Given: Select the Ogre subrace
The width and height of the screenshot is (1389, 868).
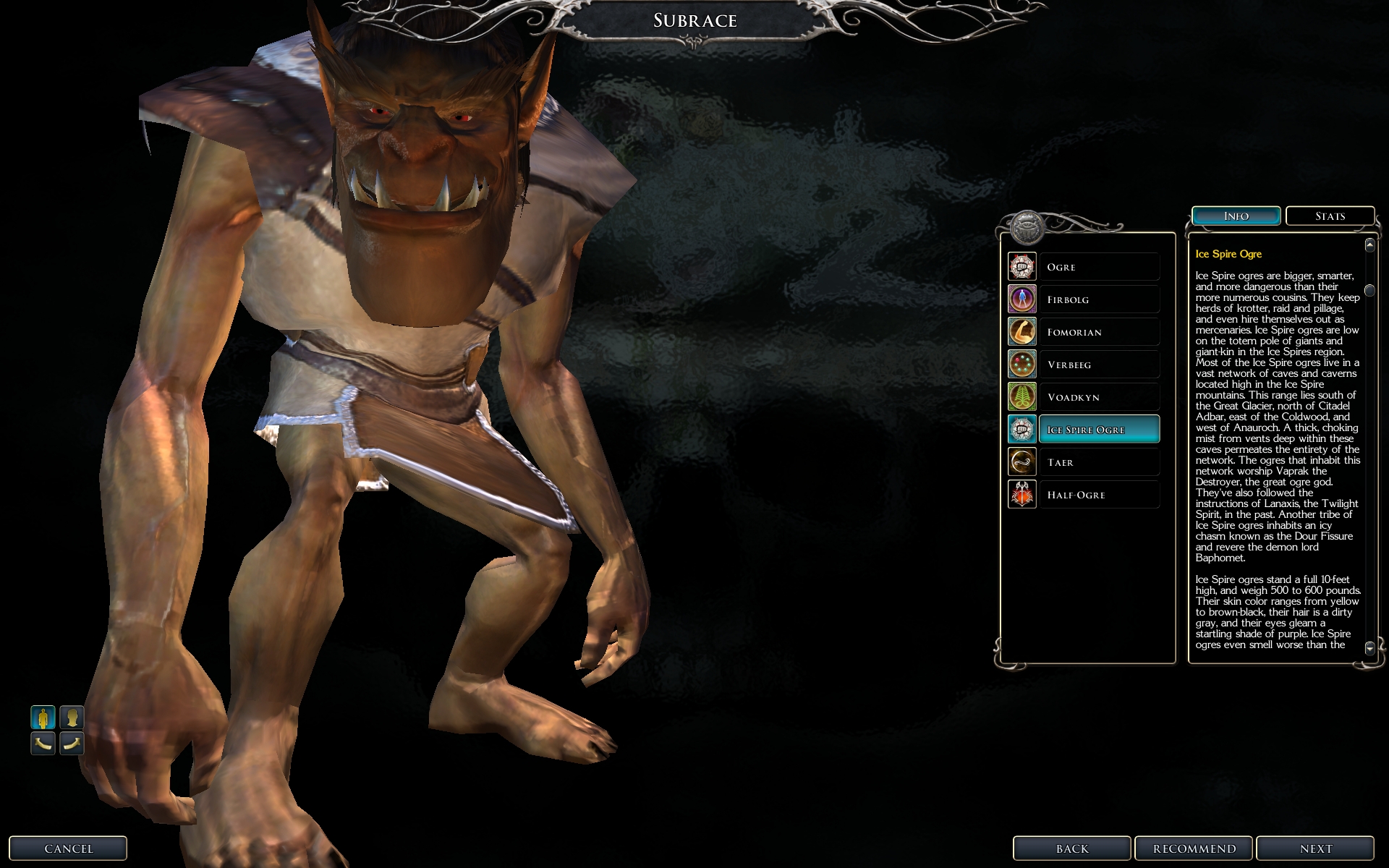Looking at the screenshot, I should 1098,267.
